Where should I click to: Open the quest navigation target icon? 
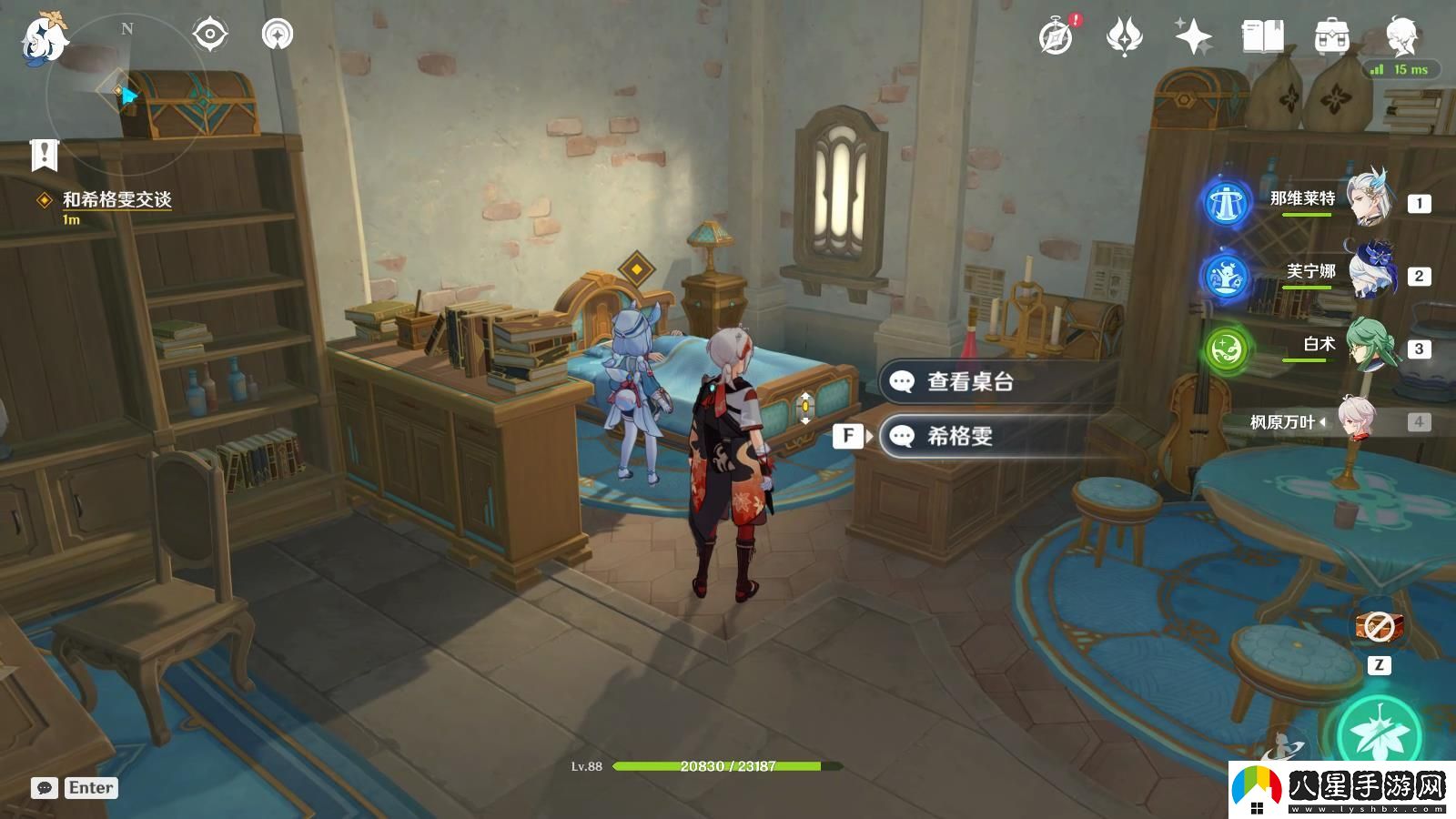[x=210, y=35]
